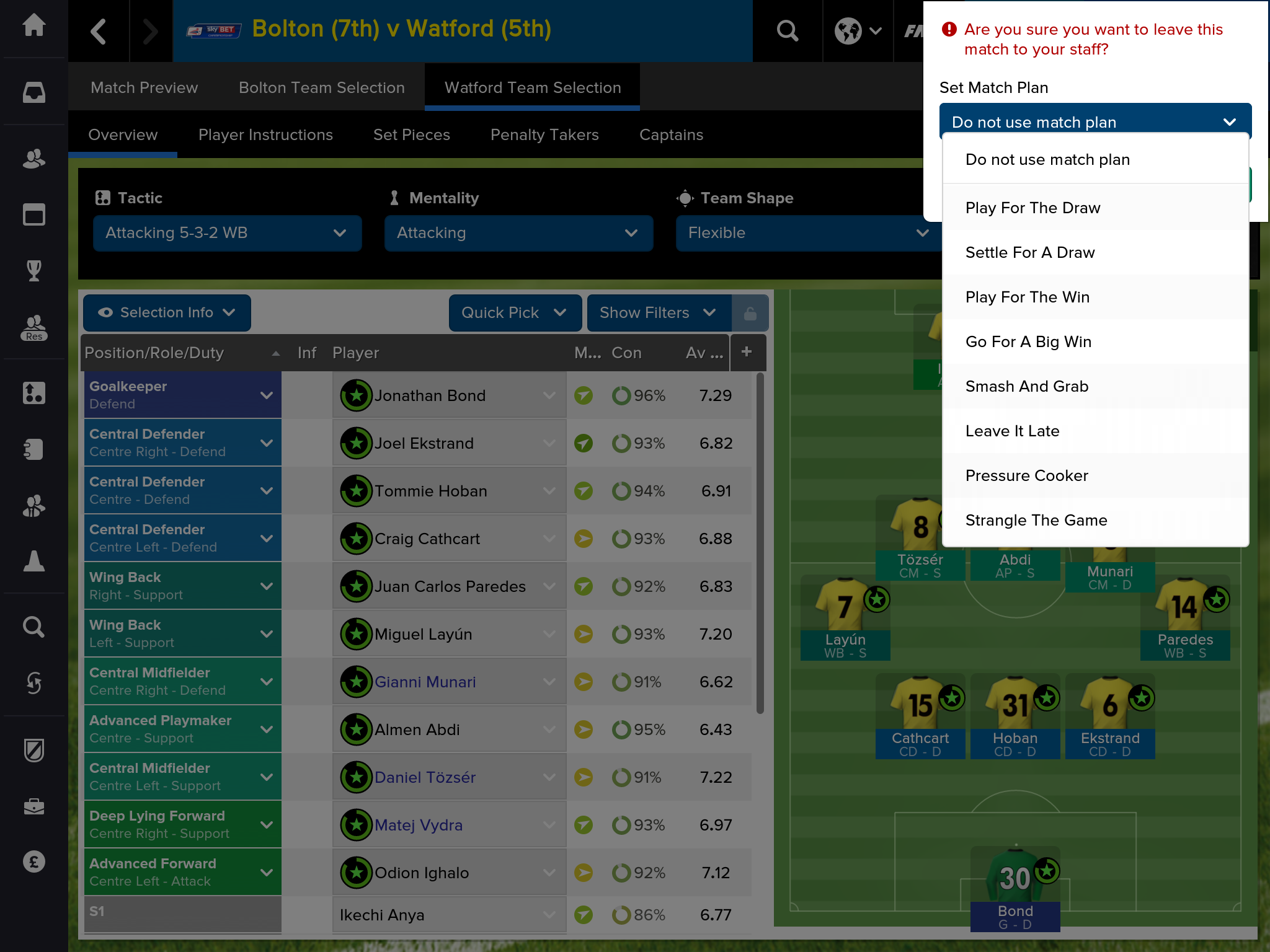Screen dimensions: 1270x952
Task: View the Captains tab
Action: coord(671,134)
